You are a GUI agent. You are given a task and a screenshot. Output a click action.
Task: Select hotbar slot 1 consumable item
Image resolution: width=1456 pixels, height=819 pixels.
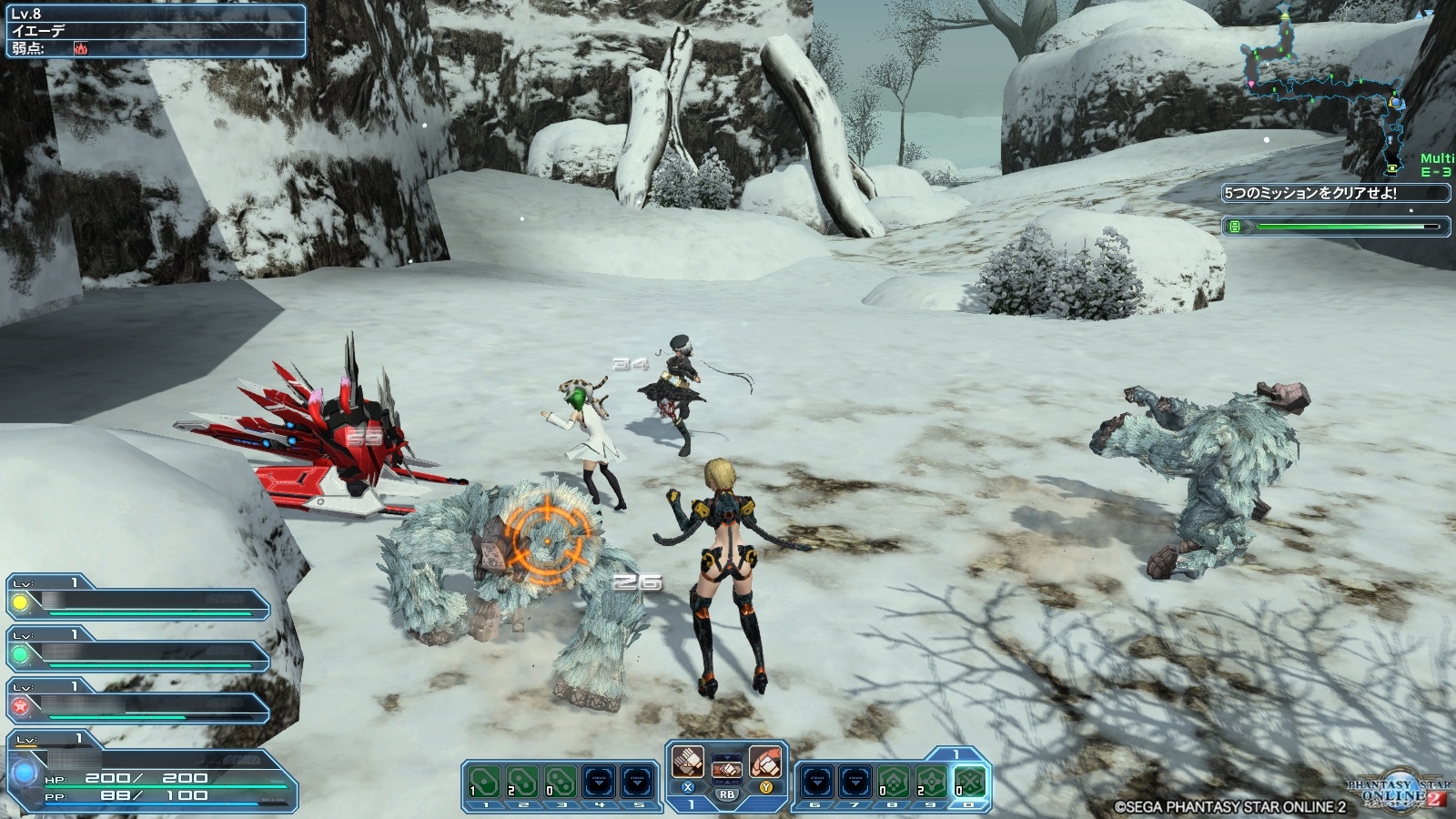click(484, 782)
